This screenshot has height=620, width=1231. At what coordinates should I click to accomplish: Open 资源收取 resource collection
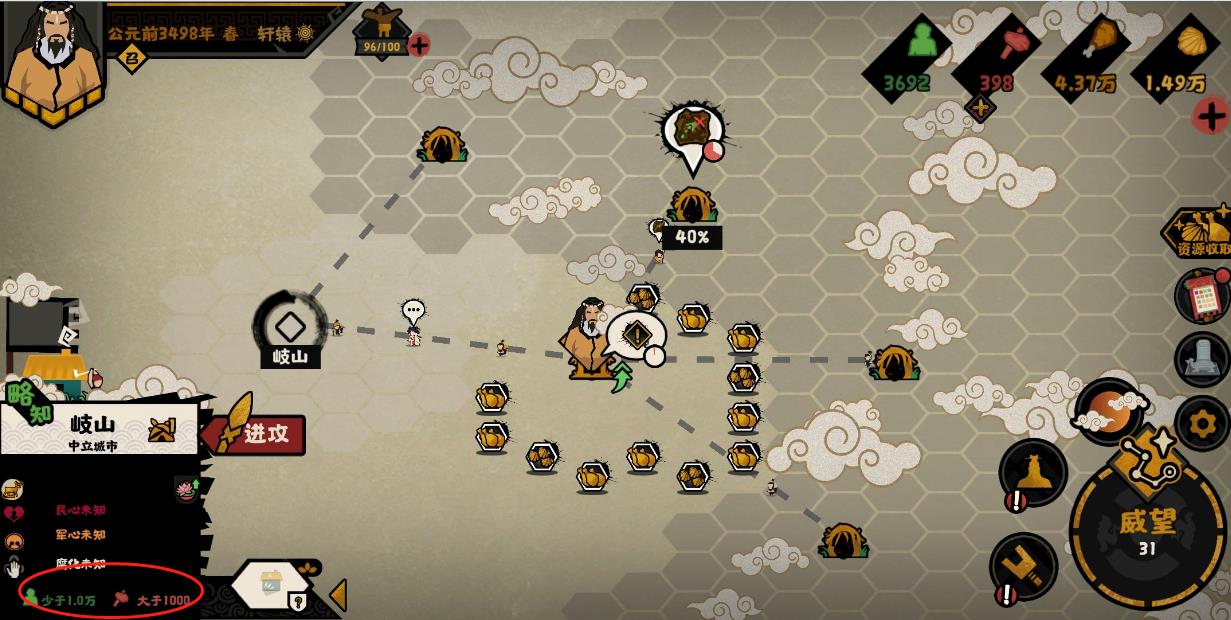pyautogui.click(x=1200, y=236)
